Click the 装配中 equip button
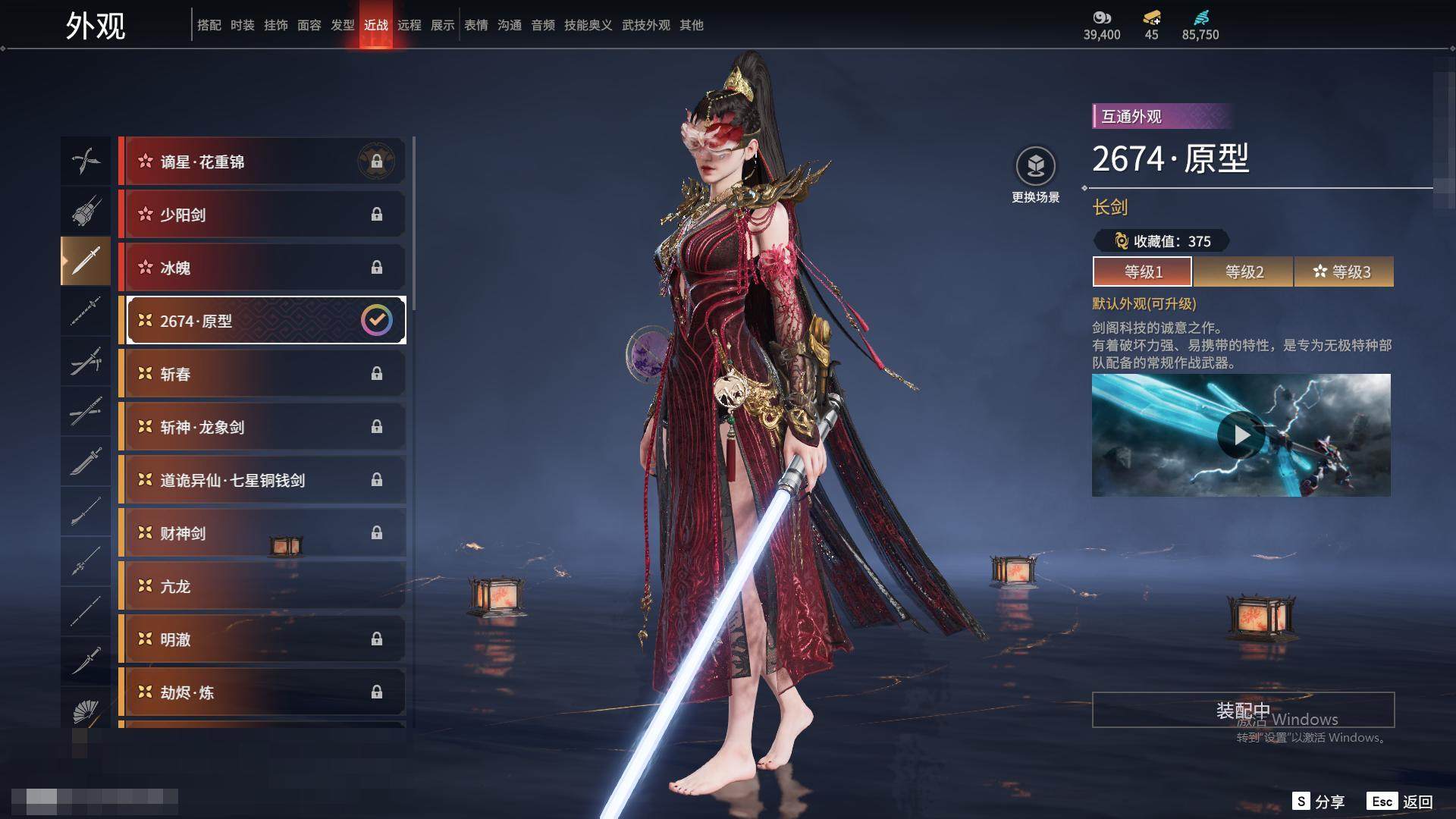The image size is (1456, 819). (1243, 710)
